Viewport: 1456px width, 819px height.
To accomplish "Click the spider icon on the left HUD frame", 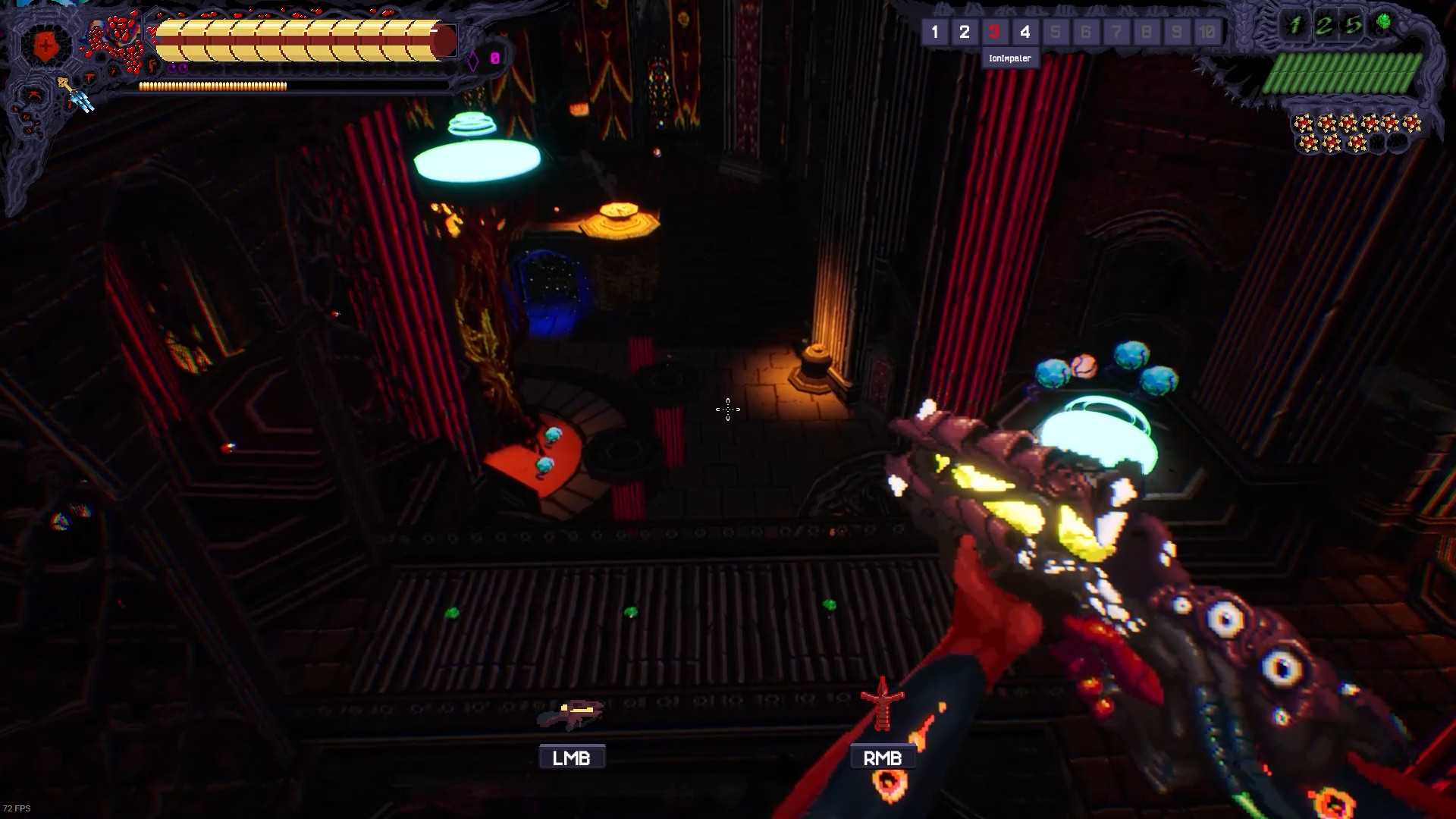I will coord(34,96).
